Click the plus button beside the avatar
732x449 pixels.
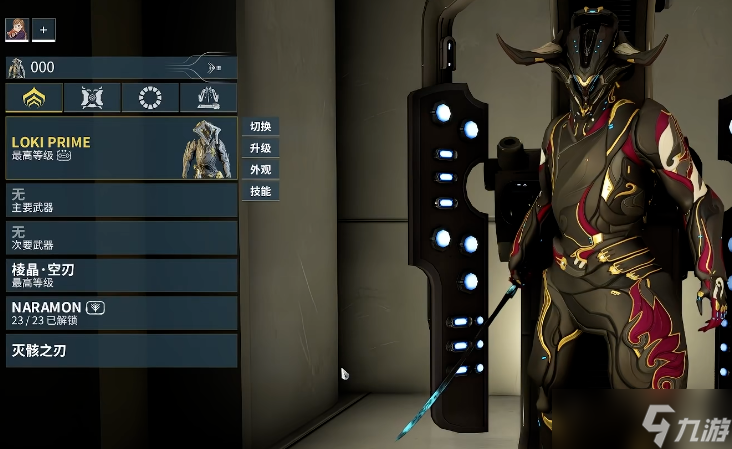44,30
